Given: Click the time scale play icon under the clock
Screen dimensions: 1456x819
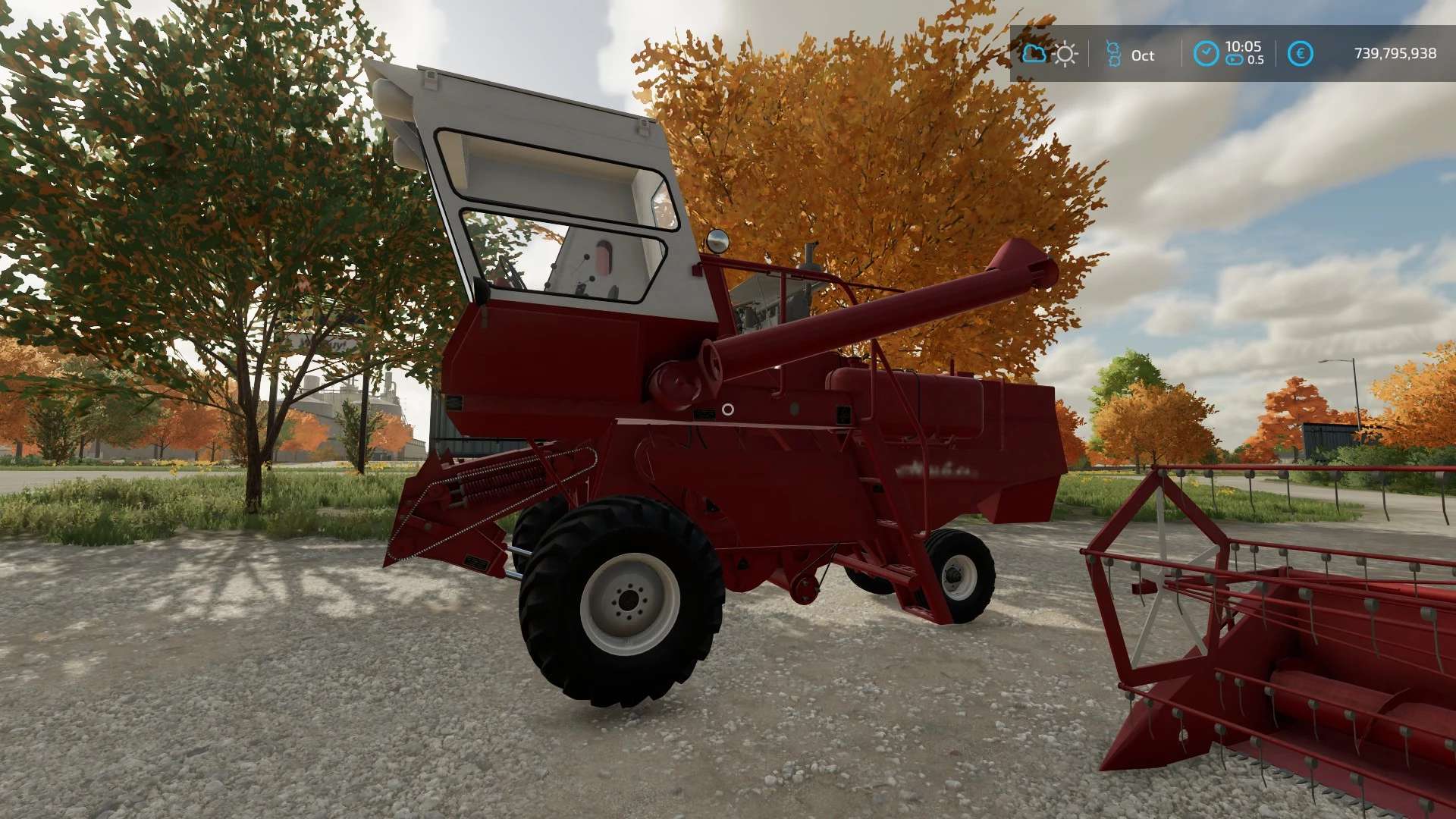Looking at the screenshot, I should (x=1235, y=61).
